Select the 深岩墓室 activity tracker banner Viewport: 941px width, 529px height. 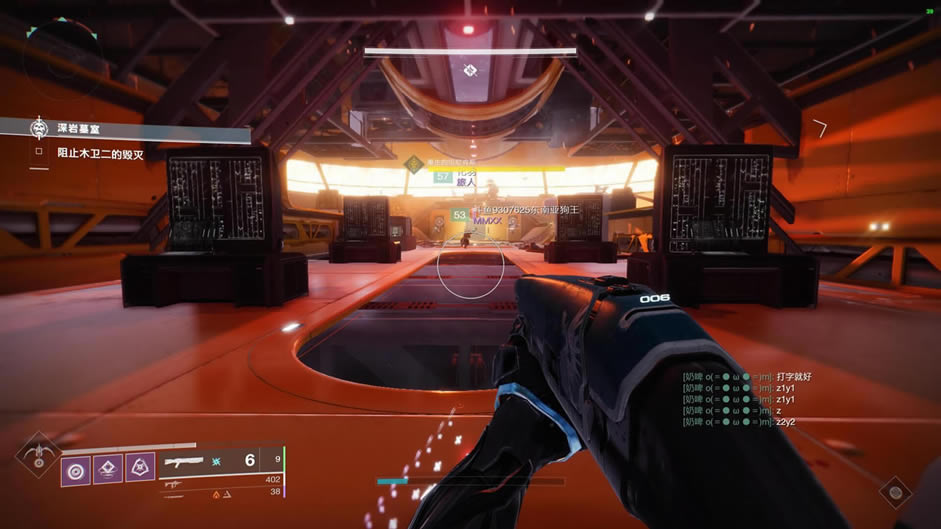[120, 130]
